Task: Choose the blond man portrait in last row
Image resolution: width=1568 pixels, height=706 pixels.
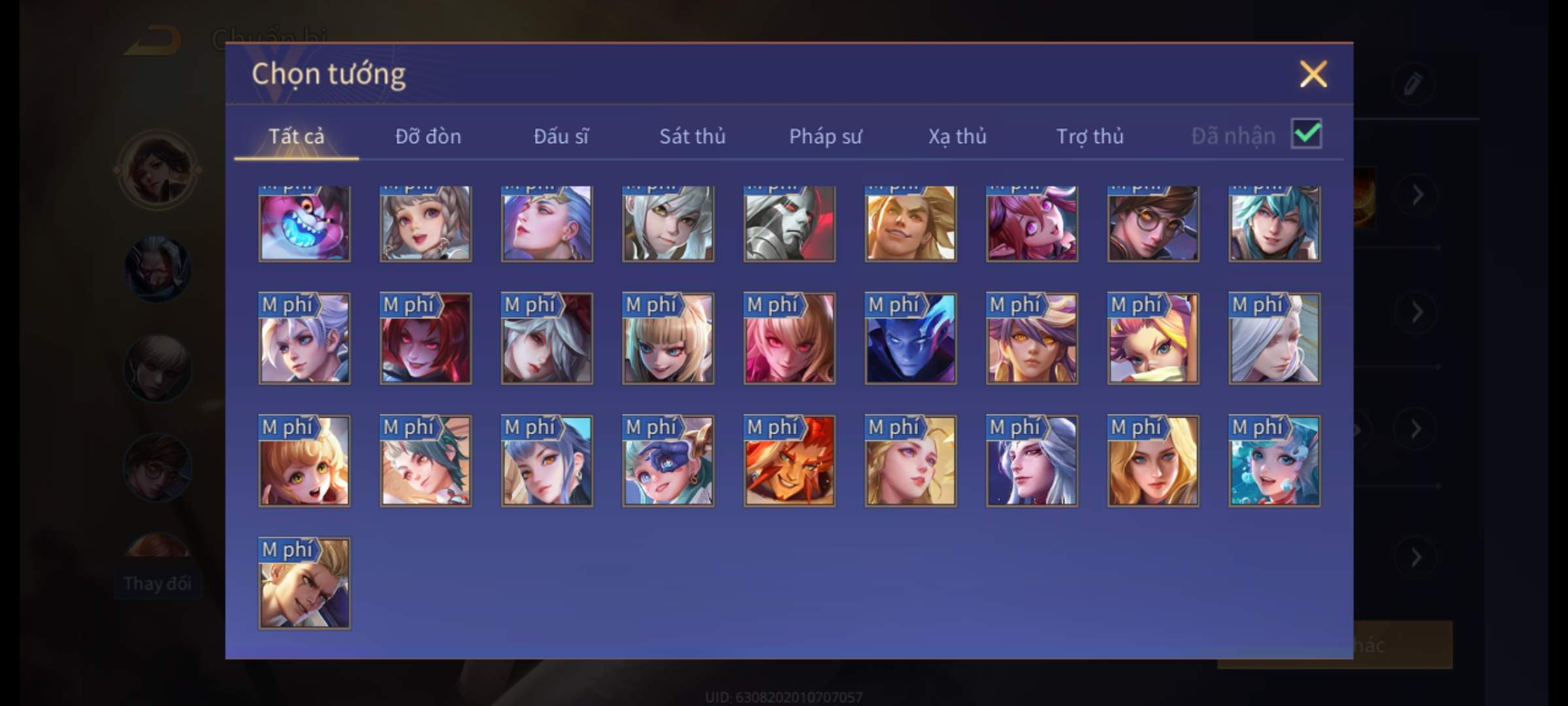Action: (x=304, y=584)
